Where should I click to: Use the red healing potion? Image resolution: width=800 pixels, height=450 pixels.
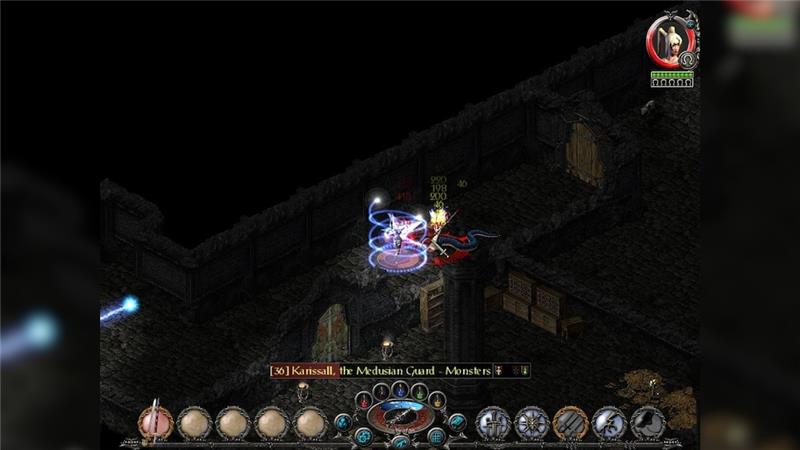click(x=362, y=400)
